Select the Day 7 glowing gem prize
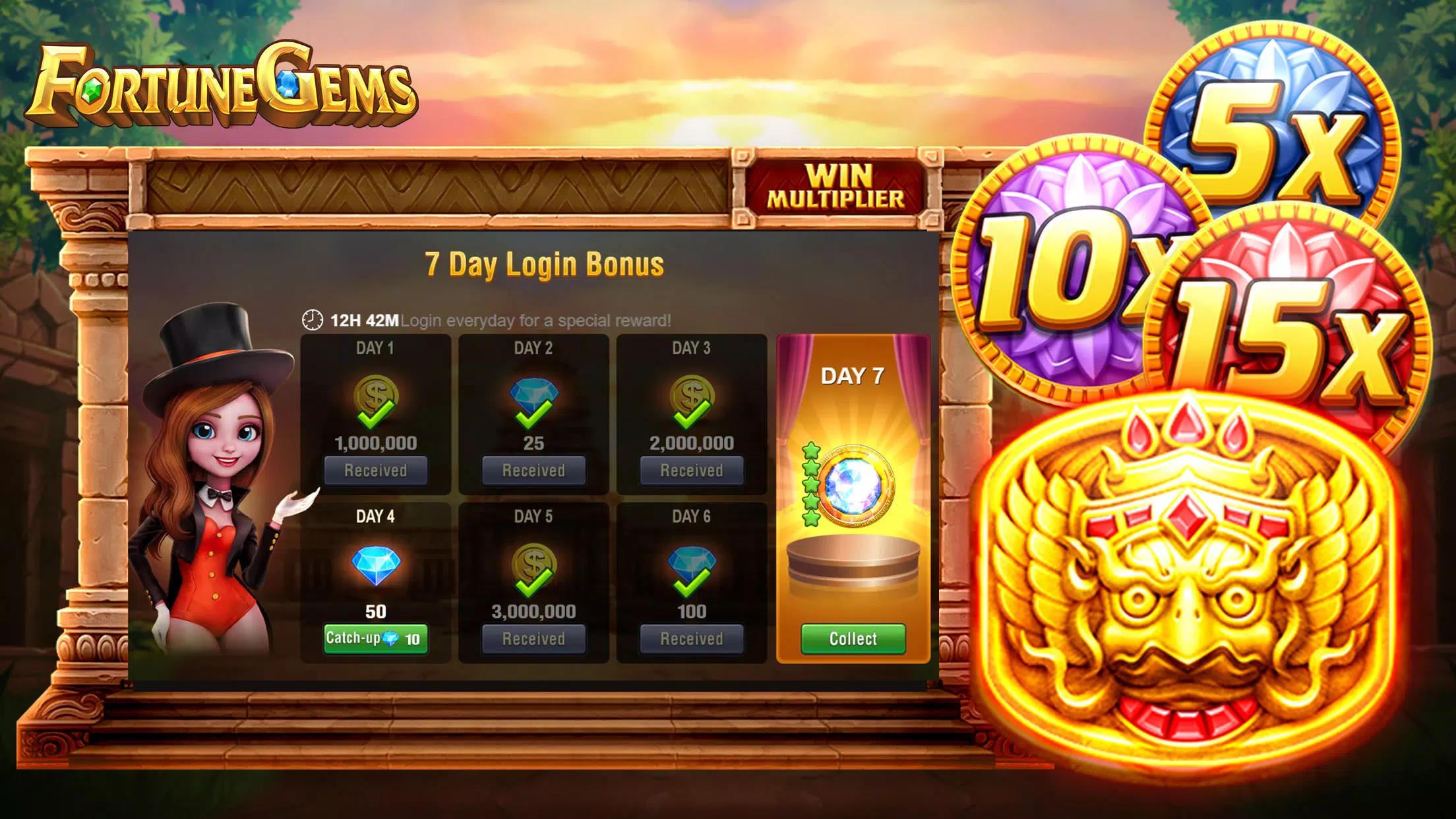This screenshot has width=1456, height=819. coord(853,486)
